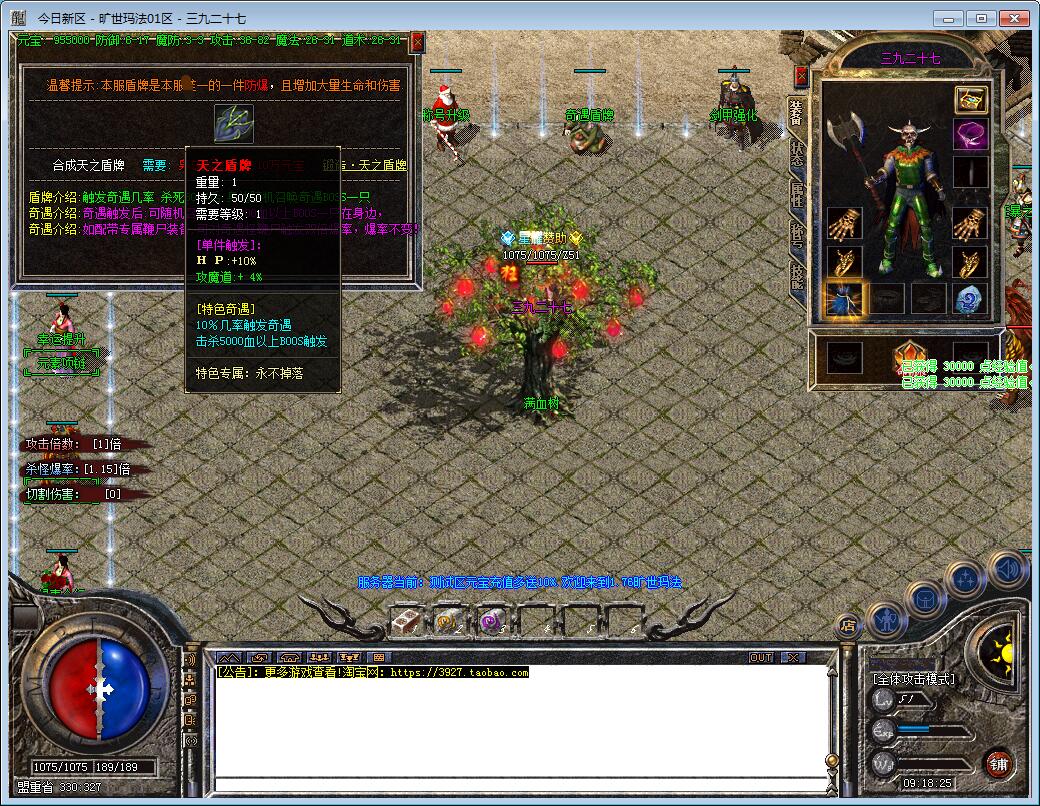
Task: Use the dice item in hotbar slot 1
Action: click(x=405, y=621)
